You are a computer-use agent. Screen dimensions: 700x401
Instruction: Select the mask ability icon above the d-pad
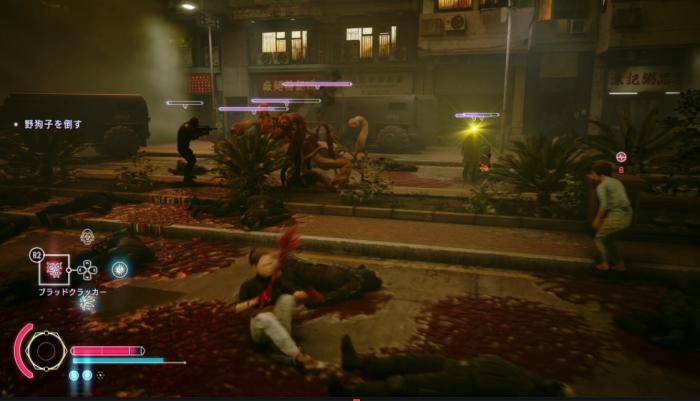87,238
